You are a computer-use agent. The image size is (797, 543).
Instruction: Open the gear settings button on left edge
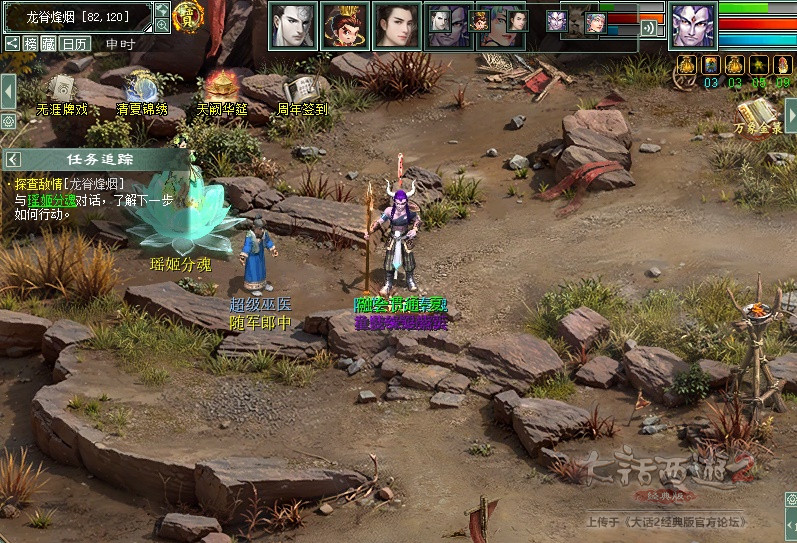coord(8,121)
